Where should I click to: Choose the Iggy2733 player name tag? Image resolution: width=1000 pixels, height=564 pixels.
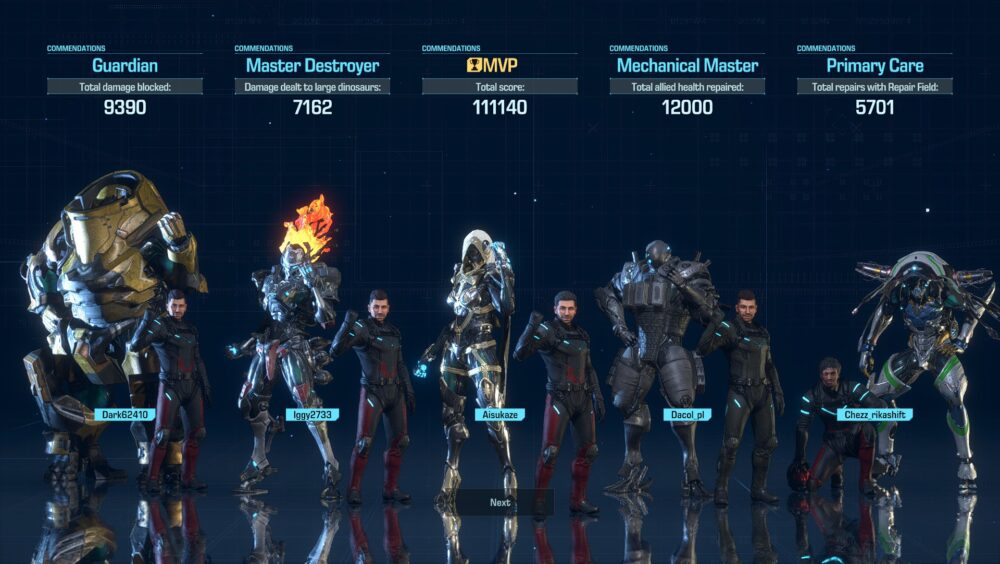(312, 414)
